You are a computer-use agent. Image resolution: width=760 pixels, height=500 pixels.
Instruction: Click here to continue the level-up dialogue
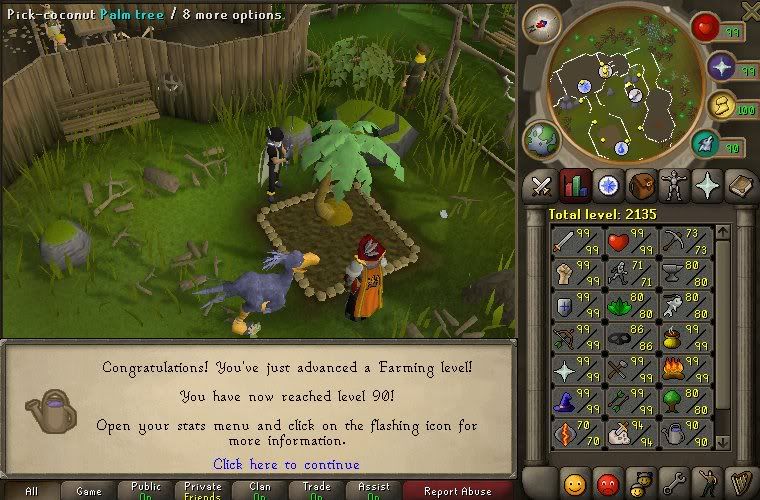coord(286,464)
